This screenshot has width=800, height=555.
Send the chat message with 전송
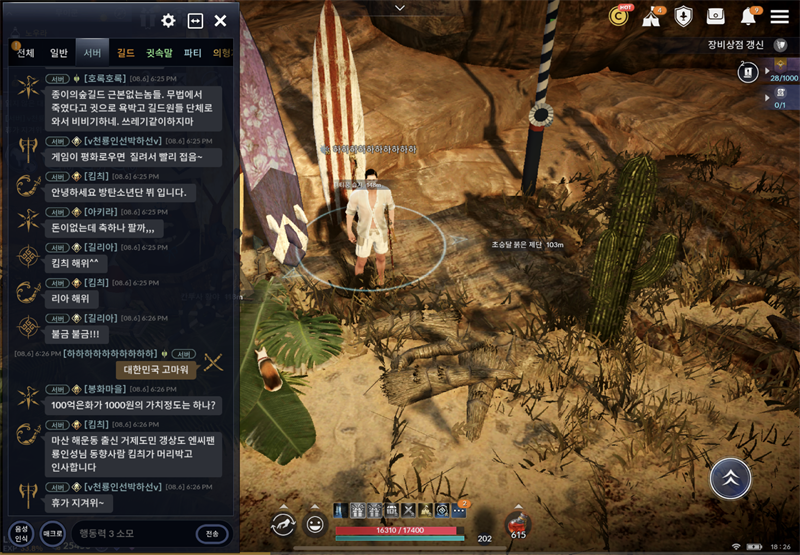(x=213, y=533)
